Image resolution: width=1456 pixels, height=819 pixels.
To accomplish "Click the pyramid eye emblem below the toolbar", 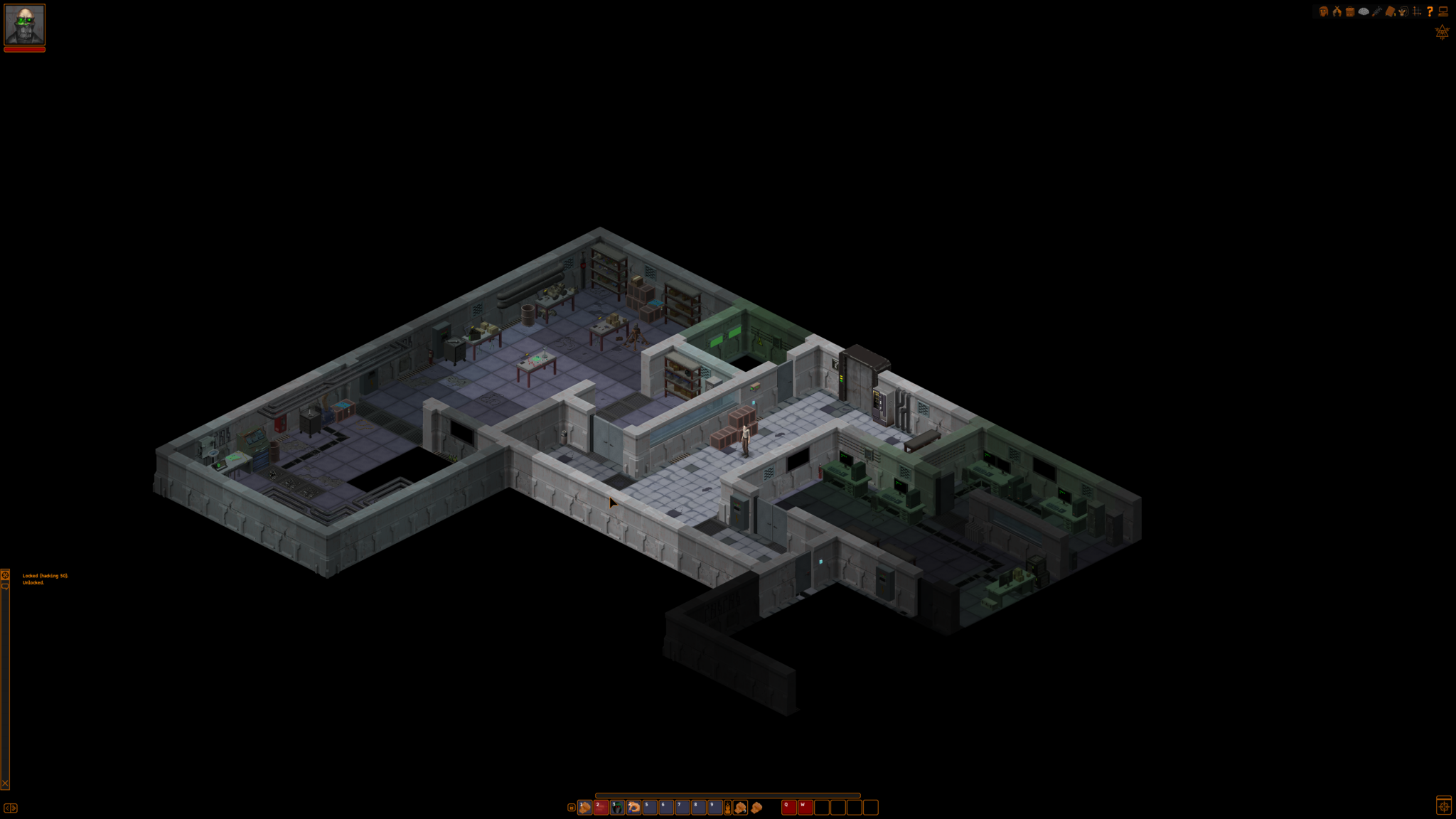I will [1442, 33].
